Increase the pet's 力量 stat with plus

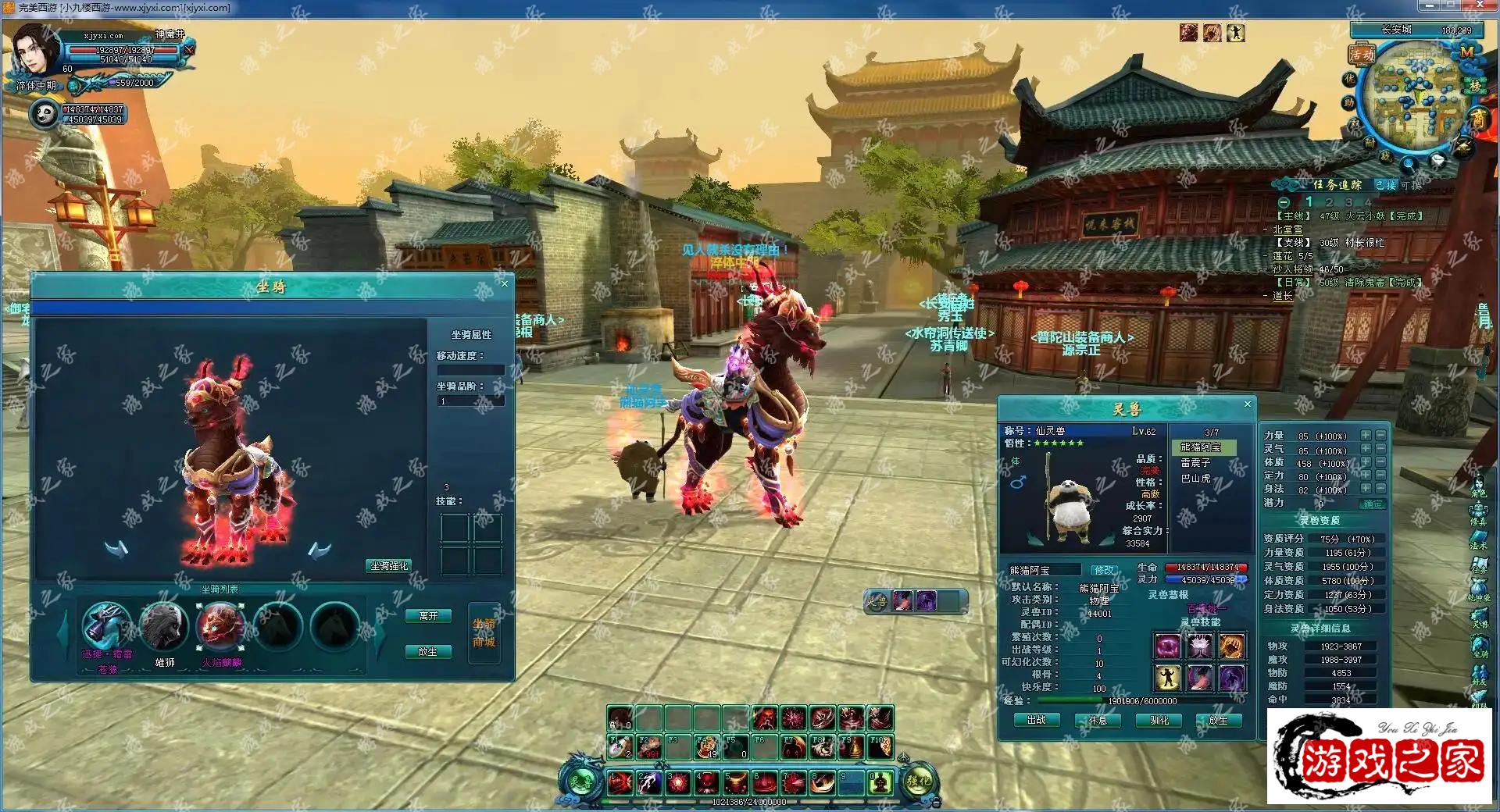[x=1366, y=436]
